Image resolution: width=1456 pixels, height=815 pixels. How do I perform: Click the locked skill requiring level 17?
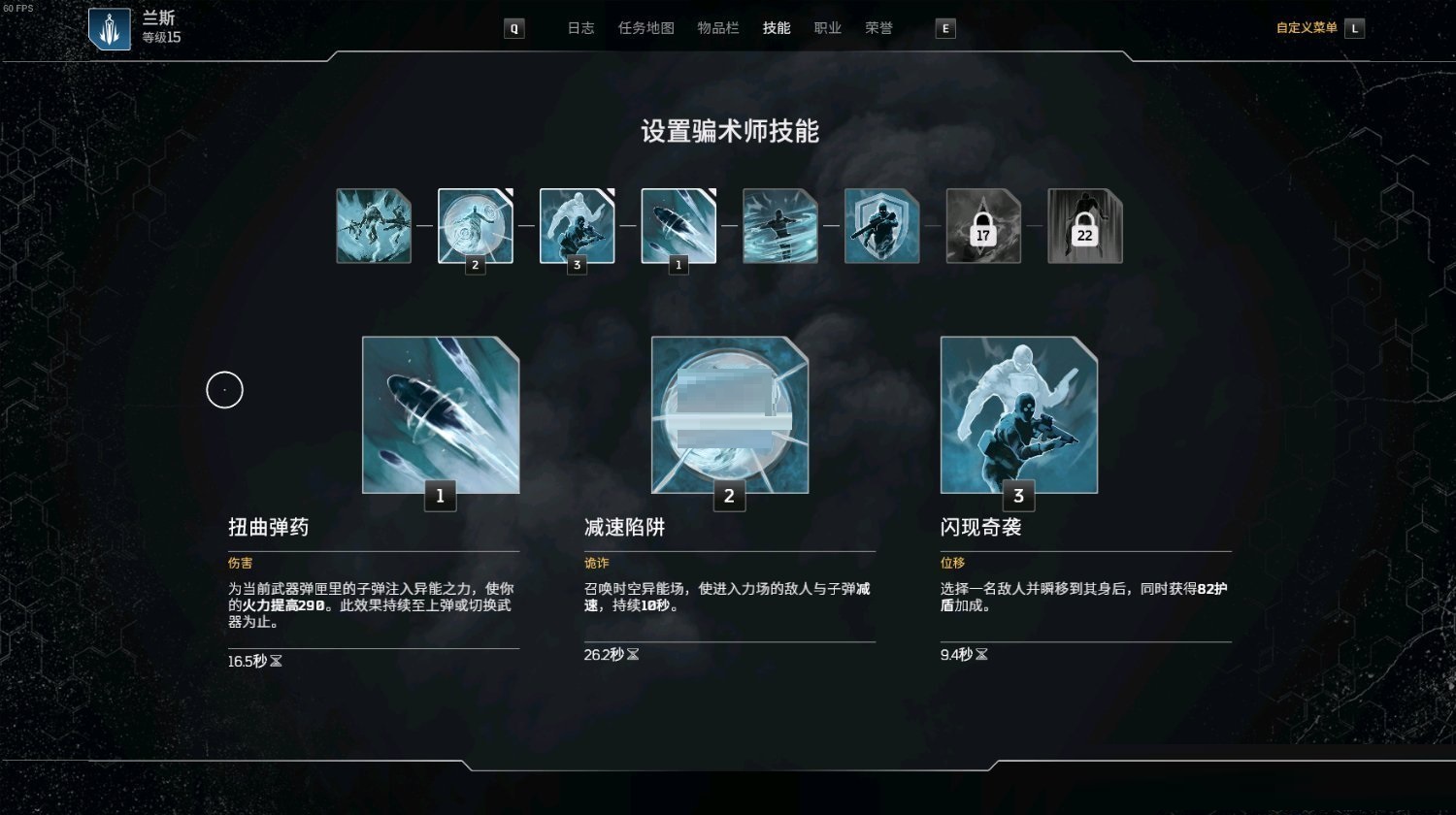point(983,225)
